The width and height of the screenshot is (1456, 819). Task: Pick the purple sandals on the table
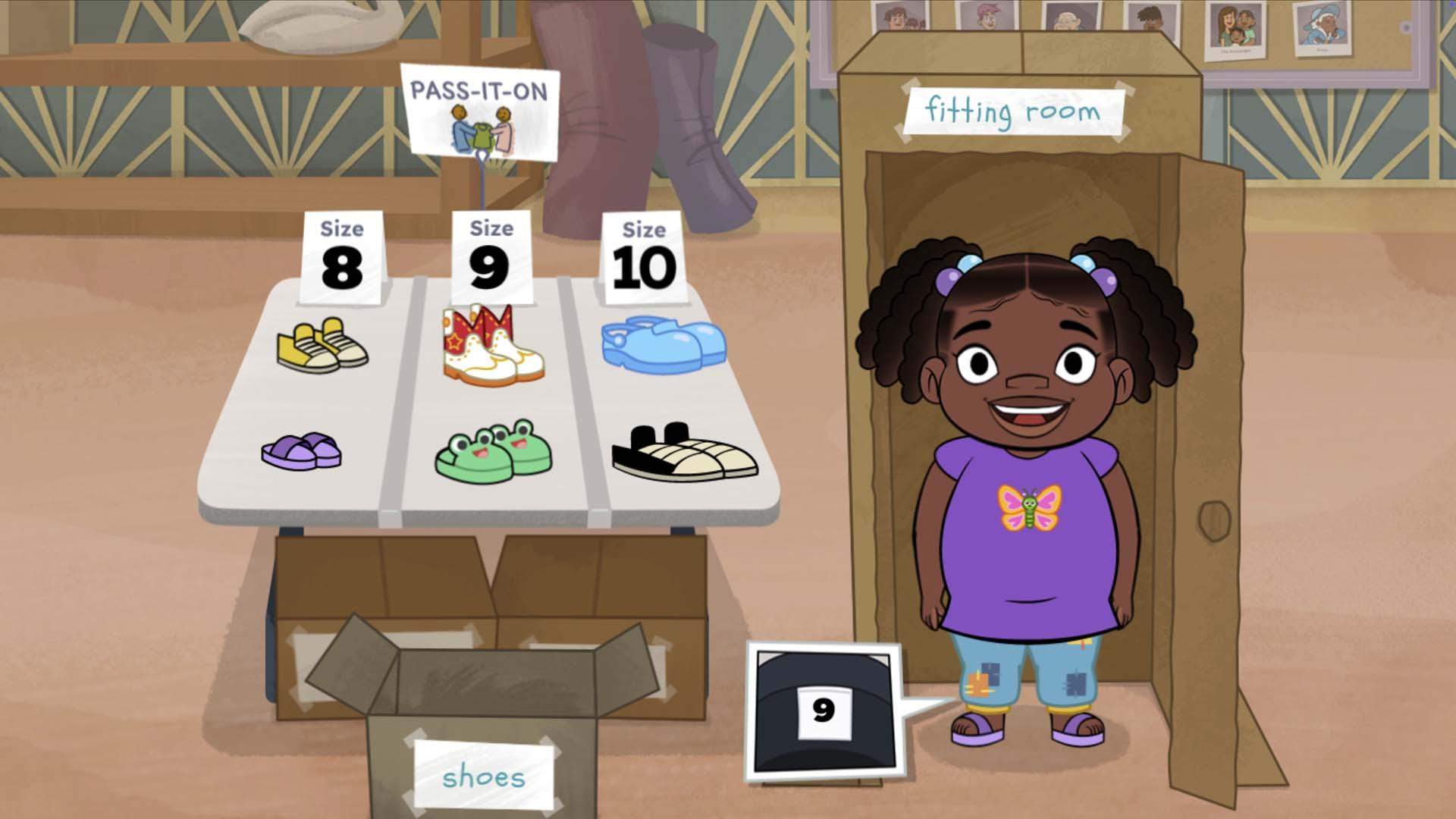tap(302, 450)
